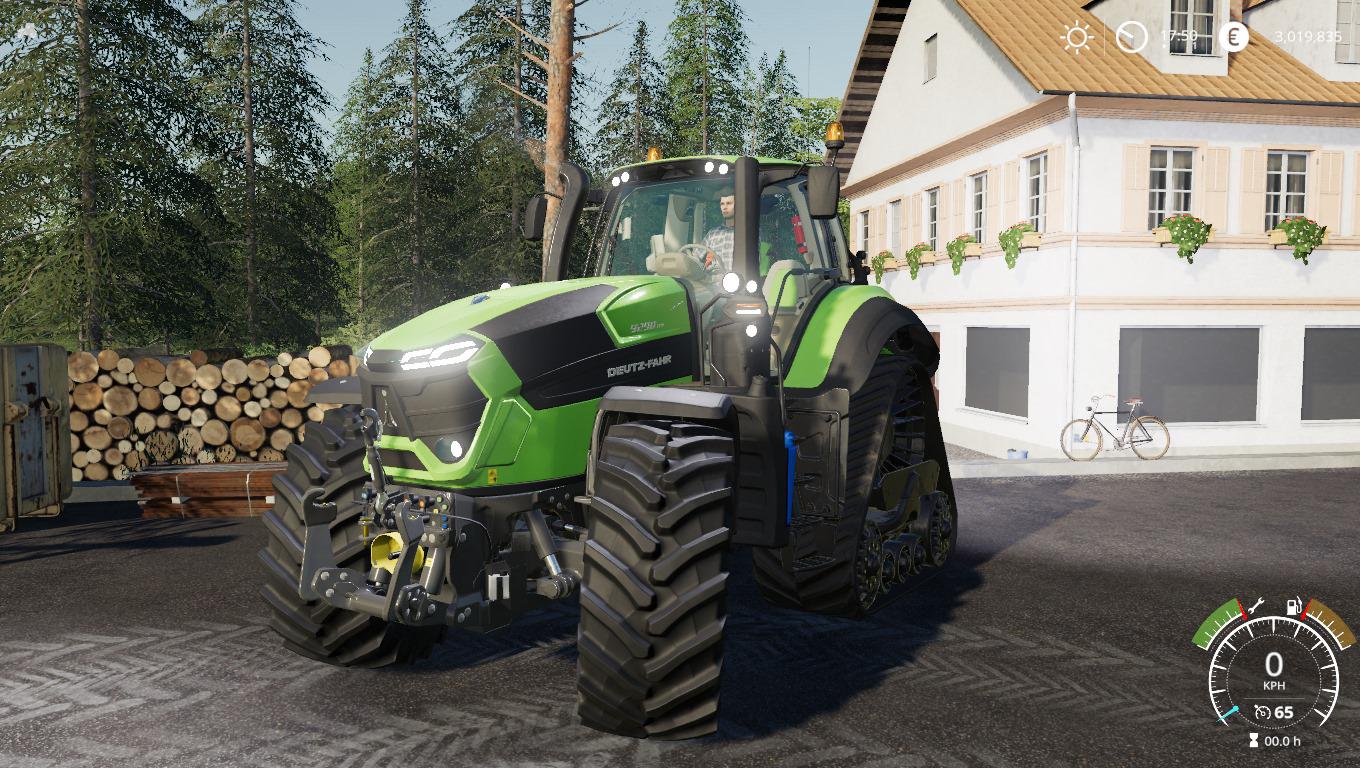Click the cruise control gauge icon beside 65
Screen dimensions: 1360x768
click(1263, 712)
